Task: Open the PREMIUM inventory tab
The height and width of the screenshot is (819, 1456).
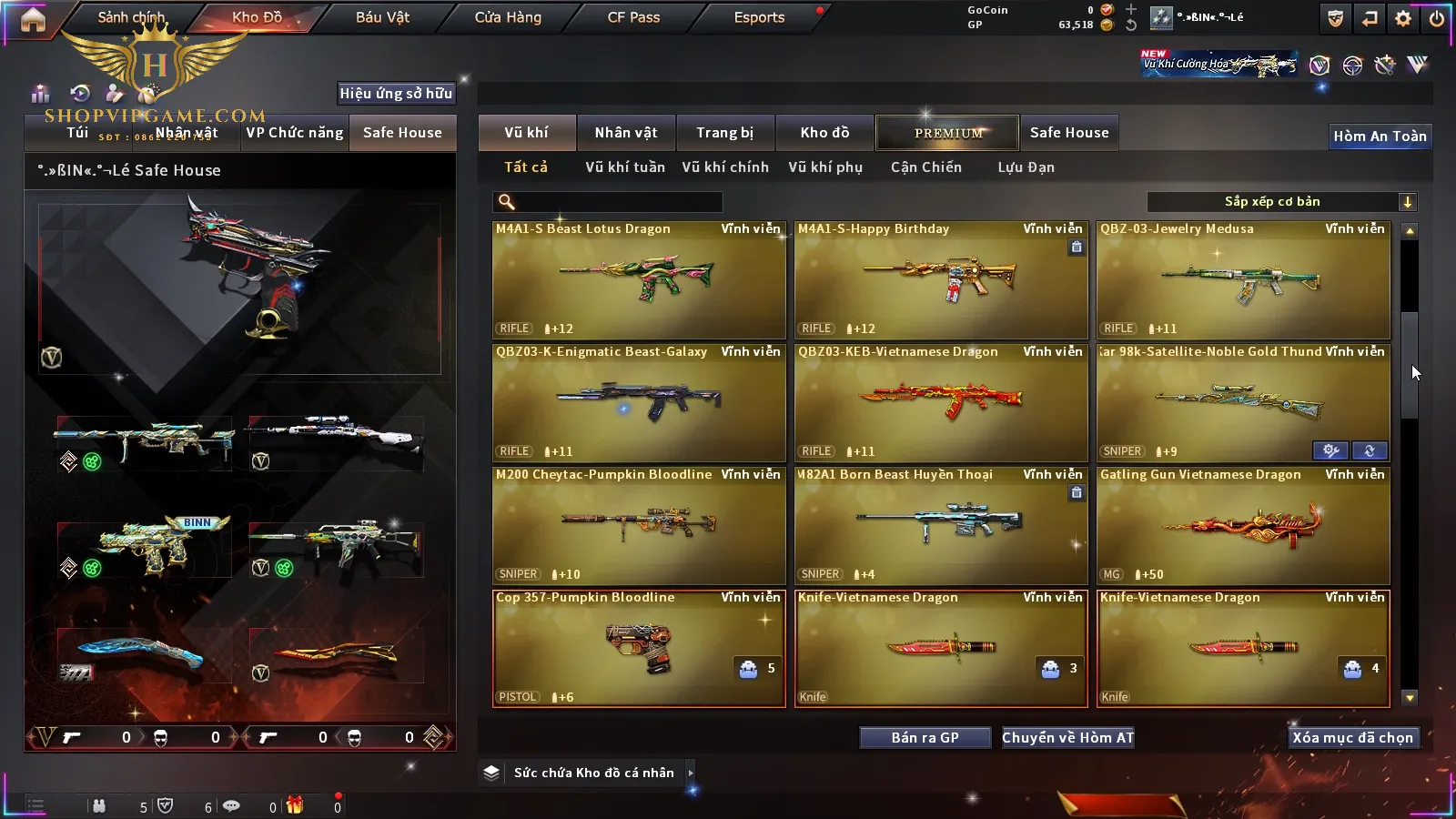Action: [947, 133]
